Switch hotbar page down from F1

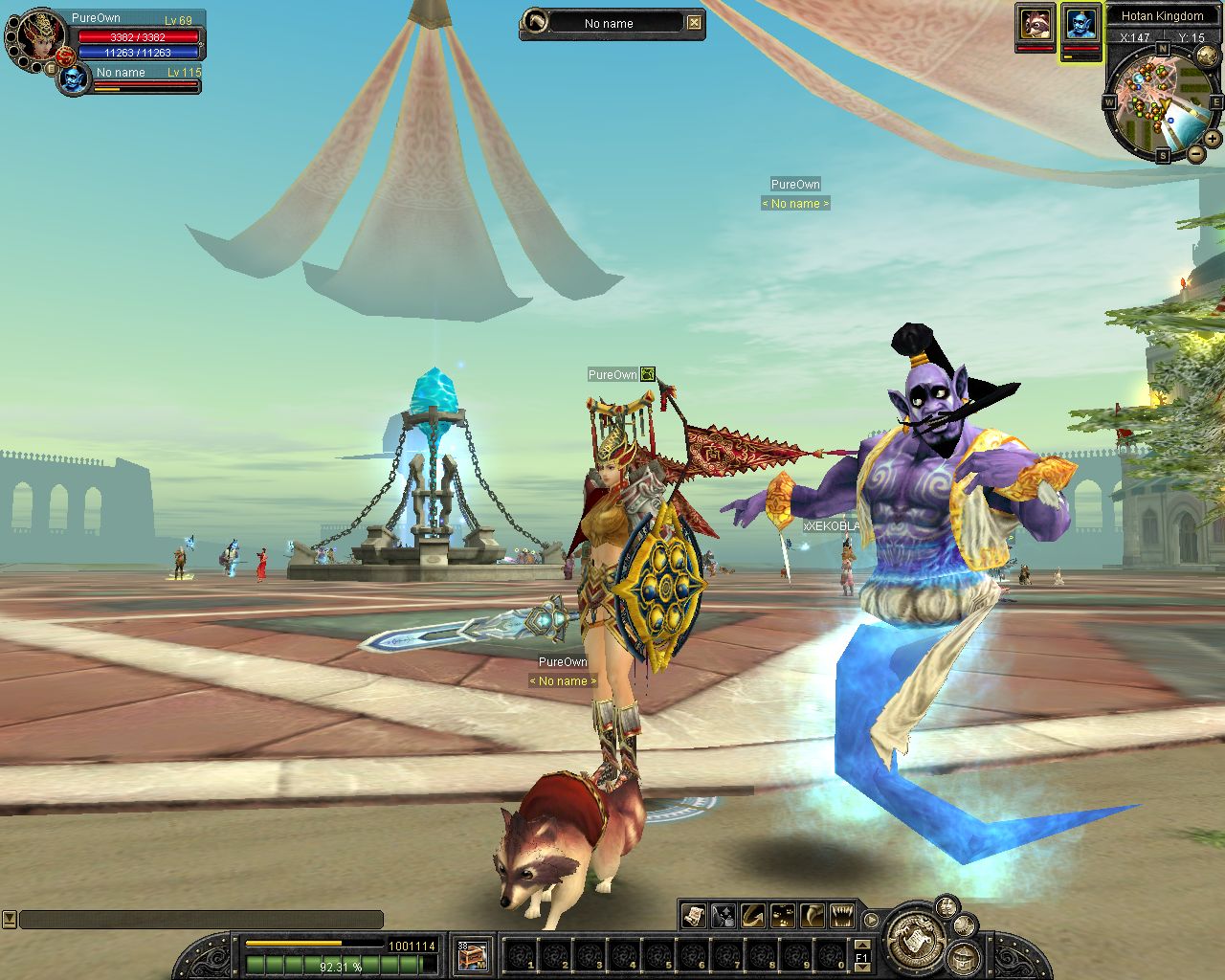(861, 967)
